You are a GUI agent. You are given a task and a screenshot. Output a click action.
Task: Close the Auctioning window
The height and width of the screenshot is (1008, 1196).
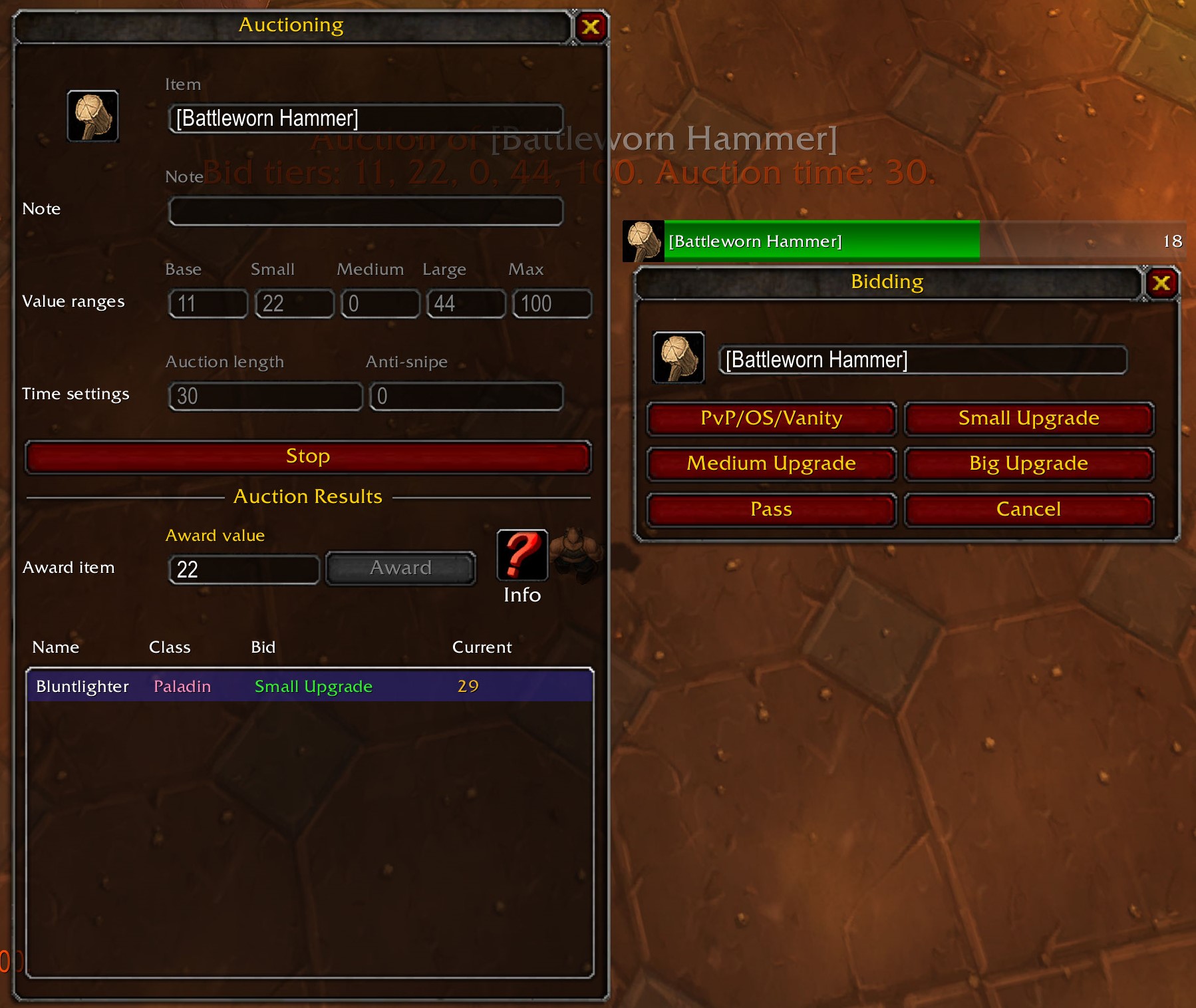click(x=589, y=27)
